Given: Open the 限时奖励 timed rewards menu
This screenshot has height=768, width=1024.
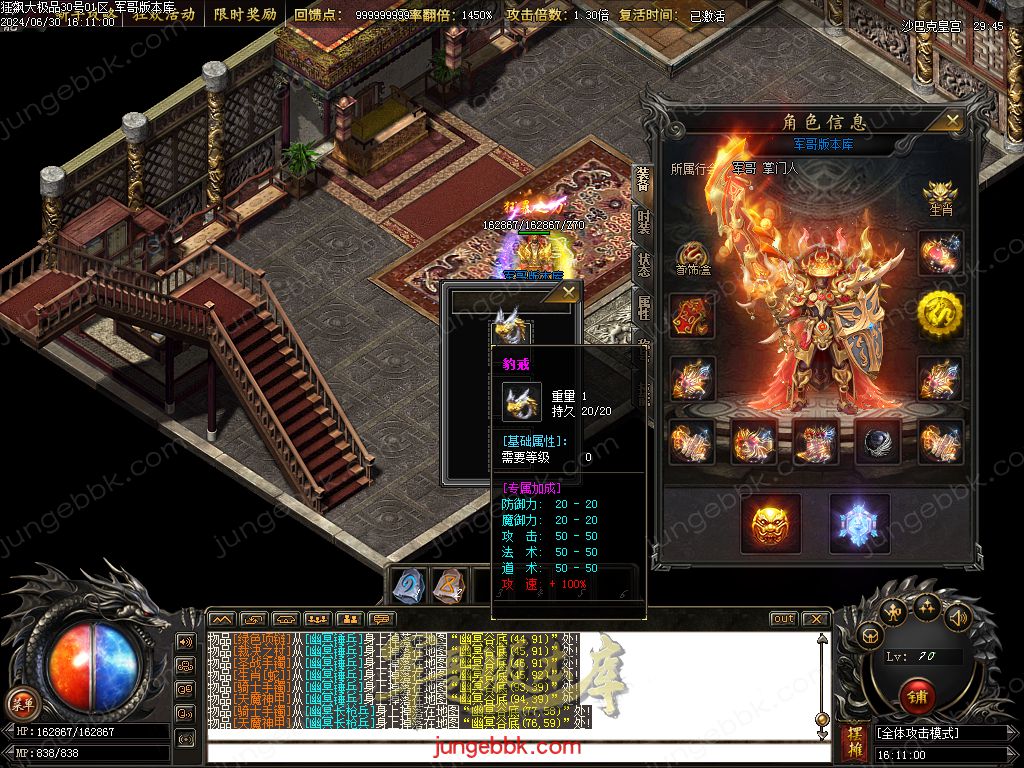Looking at the screenshot, I should (245, 14).
